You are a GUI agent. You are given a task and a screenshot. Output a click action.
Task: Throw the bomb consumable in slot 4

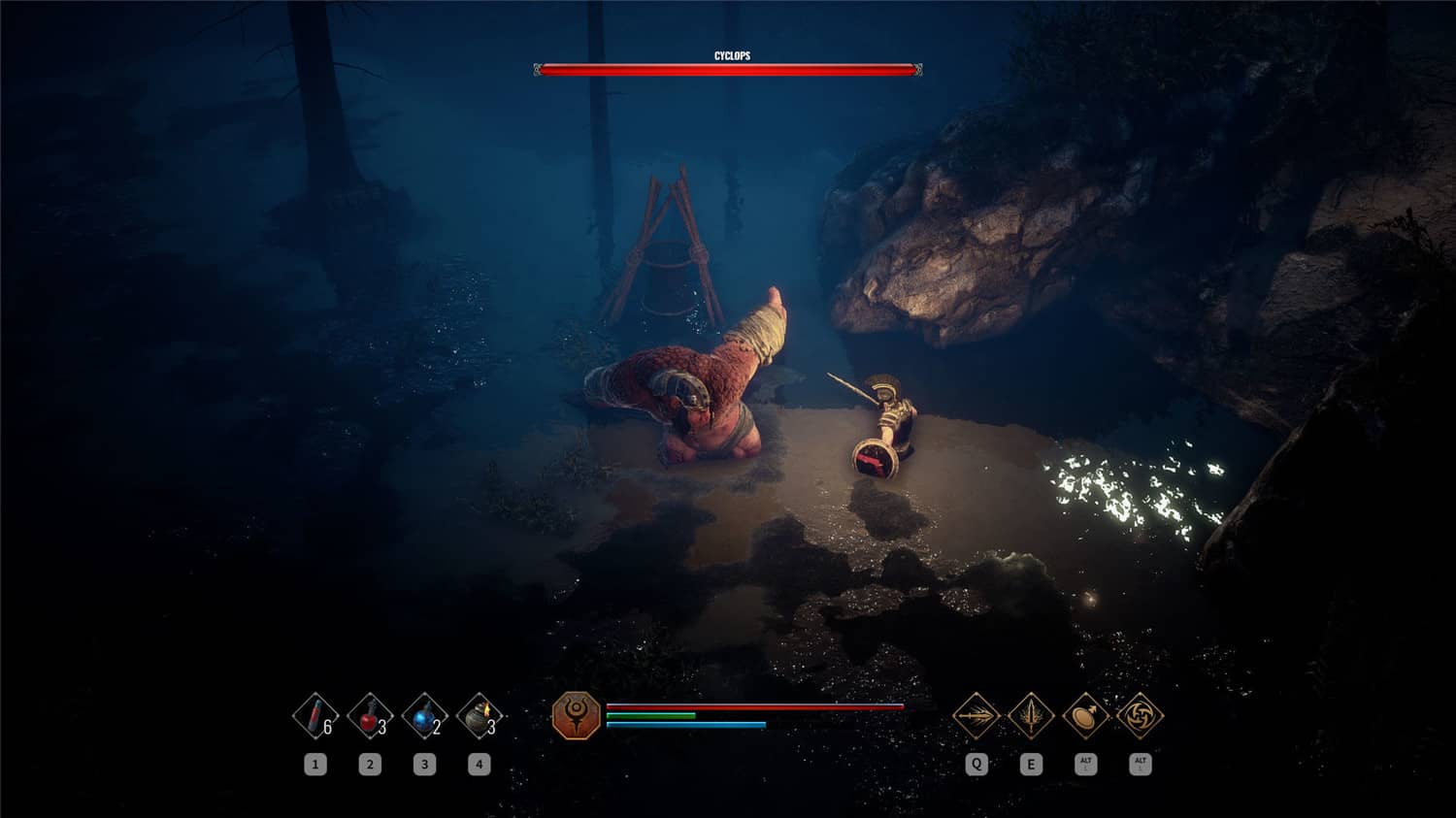click(x=479, y=715)
